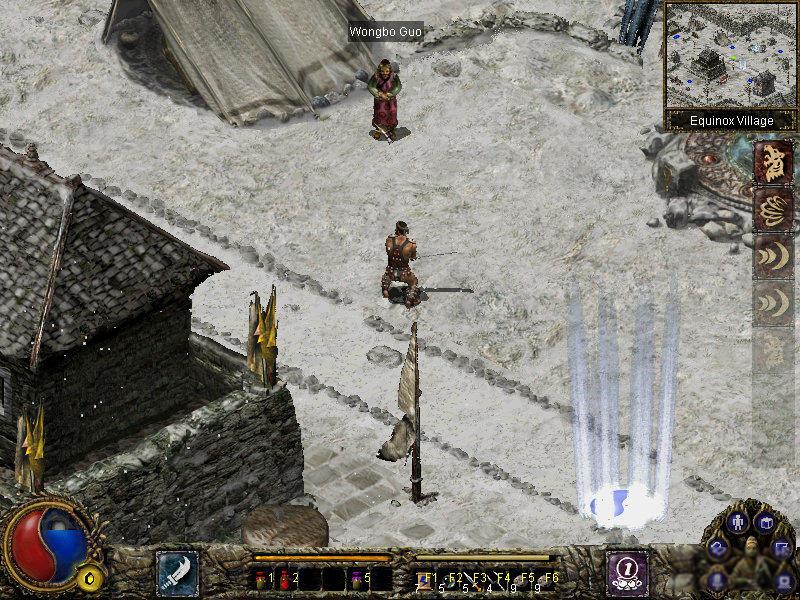This screenshot has width=800, height=600.
Task: Select the curved blade weapon skill icon
Action: [x=177, y=572]
